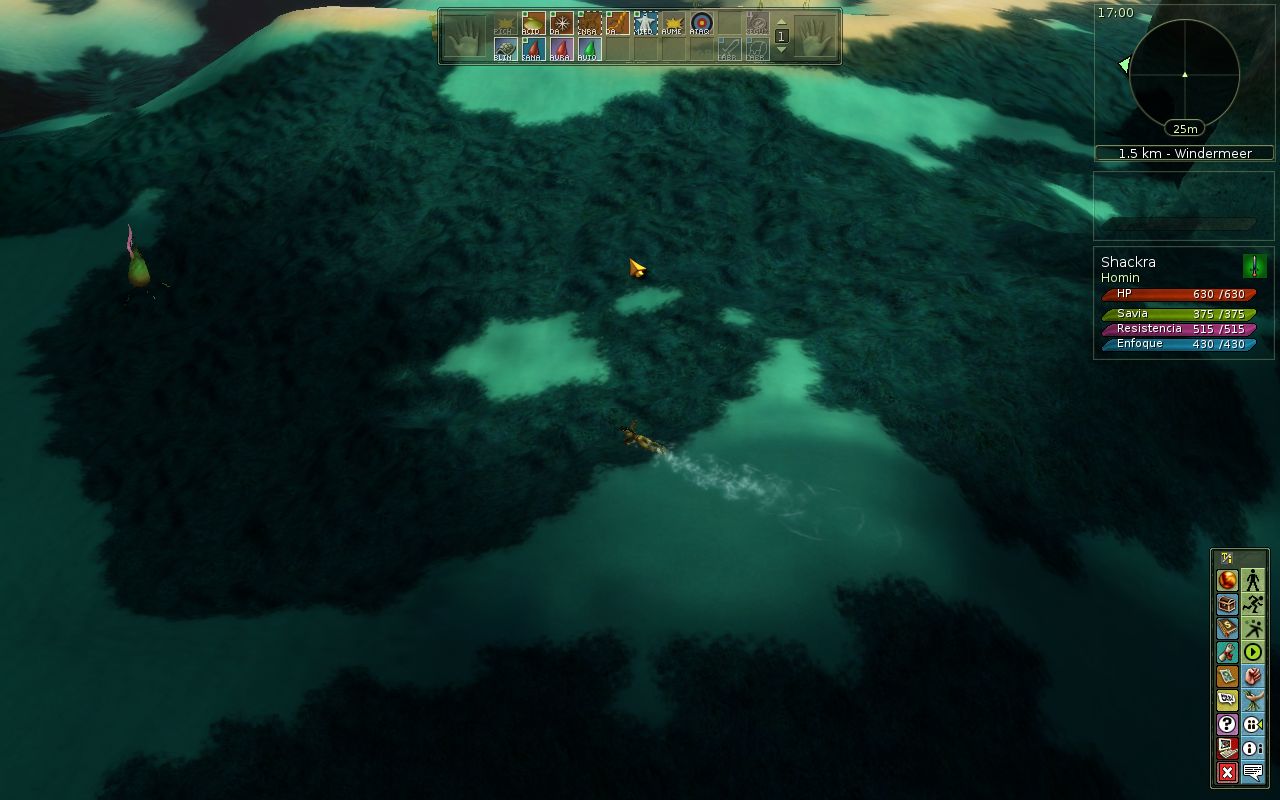Switch to the next hotbar page
The height and width of the screenshot is (800, 1280).
click(x=782, y=48)
